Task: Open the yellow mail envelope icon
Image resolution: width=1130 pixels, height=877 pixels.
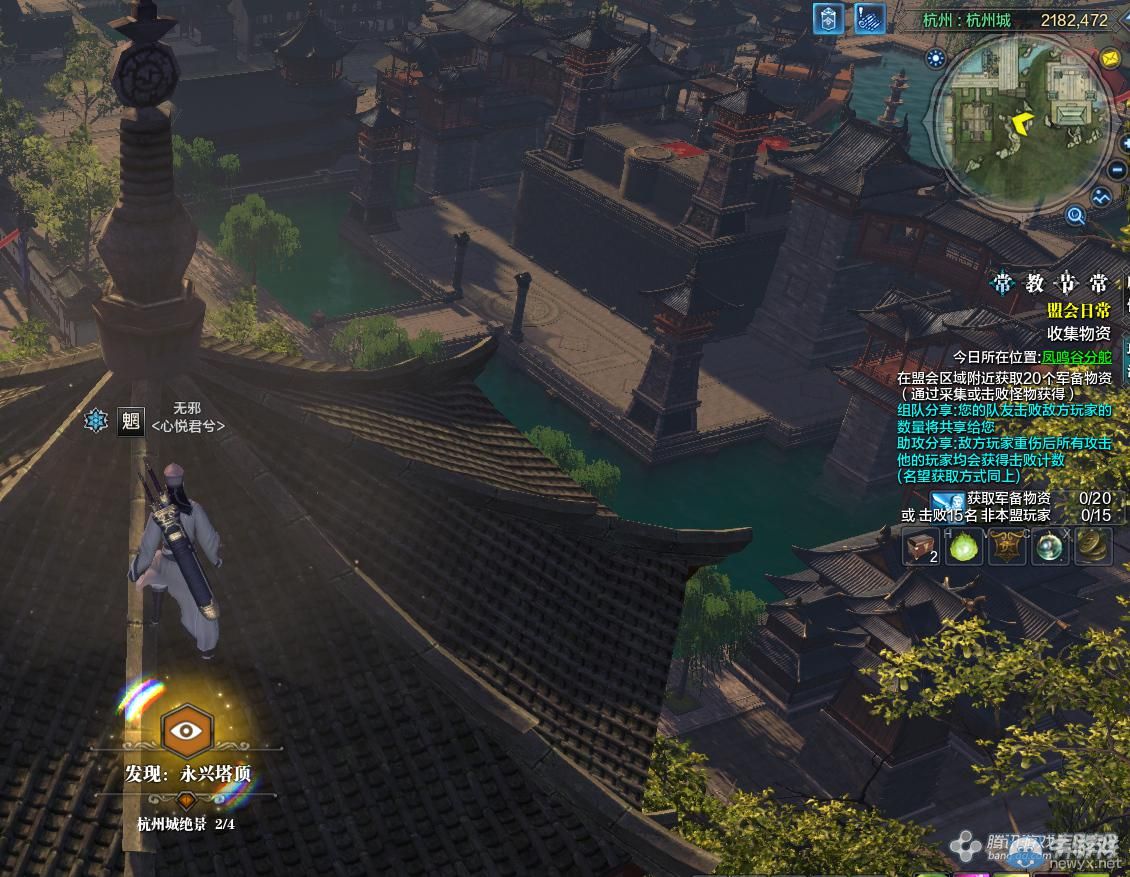Action: (x=1110, y=59)
